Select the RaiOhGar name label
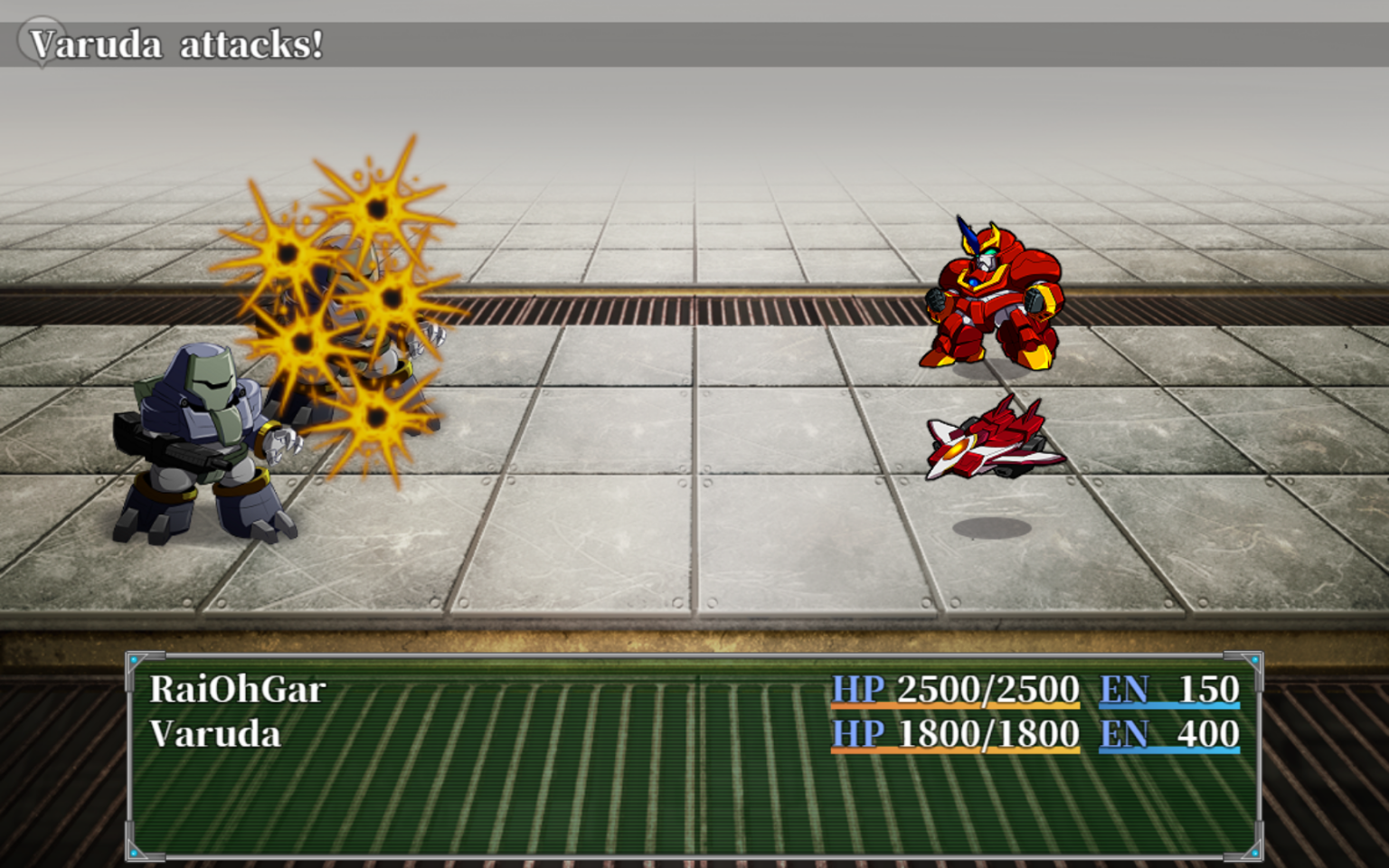 click(x=240, y=689)
